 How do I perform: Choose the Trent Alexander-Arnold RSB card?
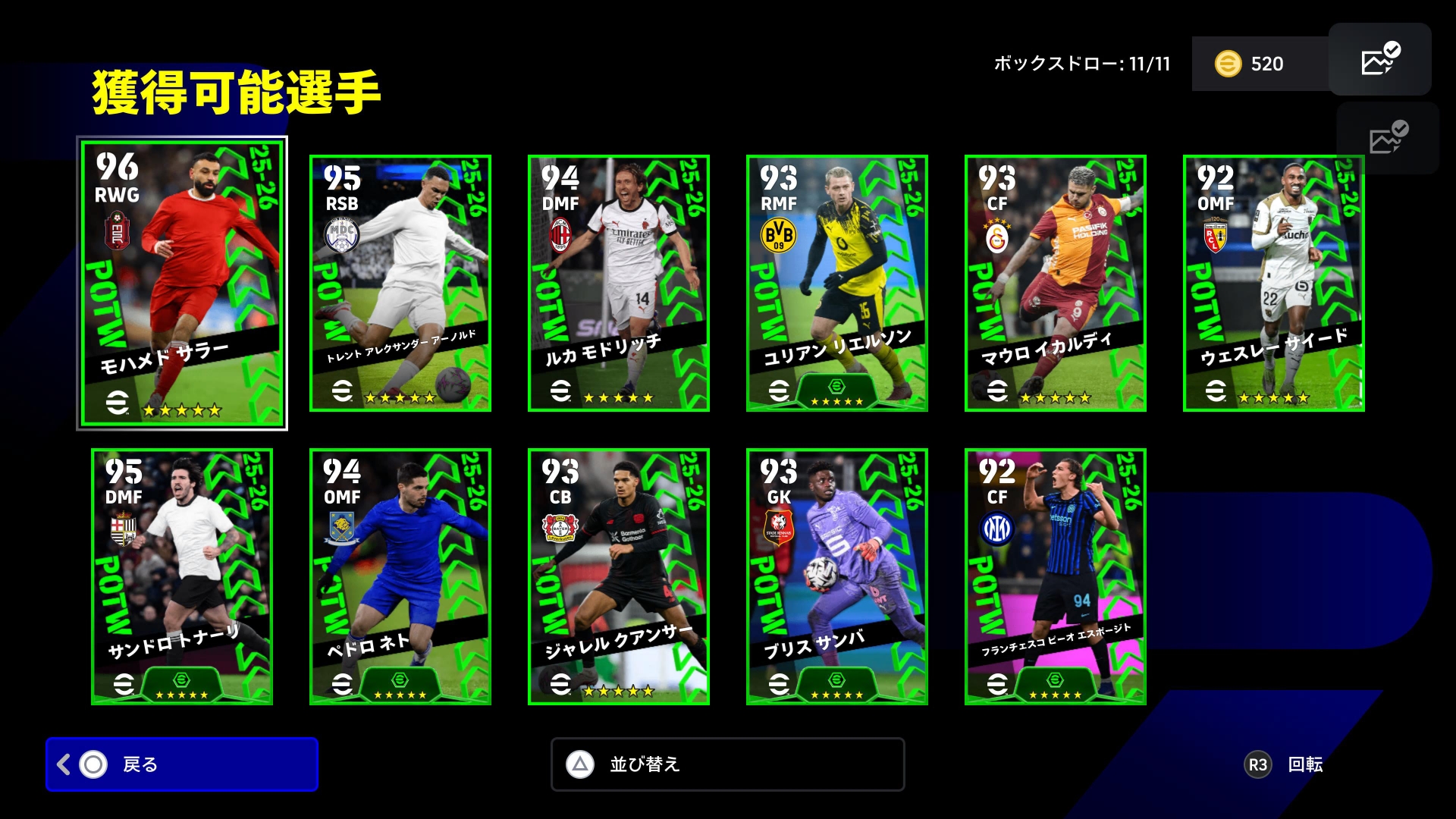[400, 283]
